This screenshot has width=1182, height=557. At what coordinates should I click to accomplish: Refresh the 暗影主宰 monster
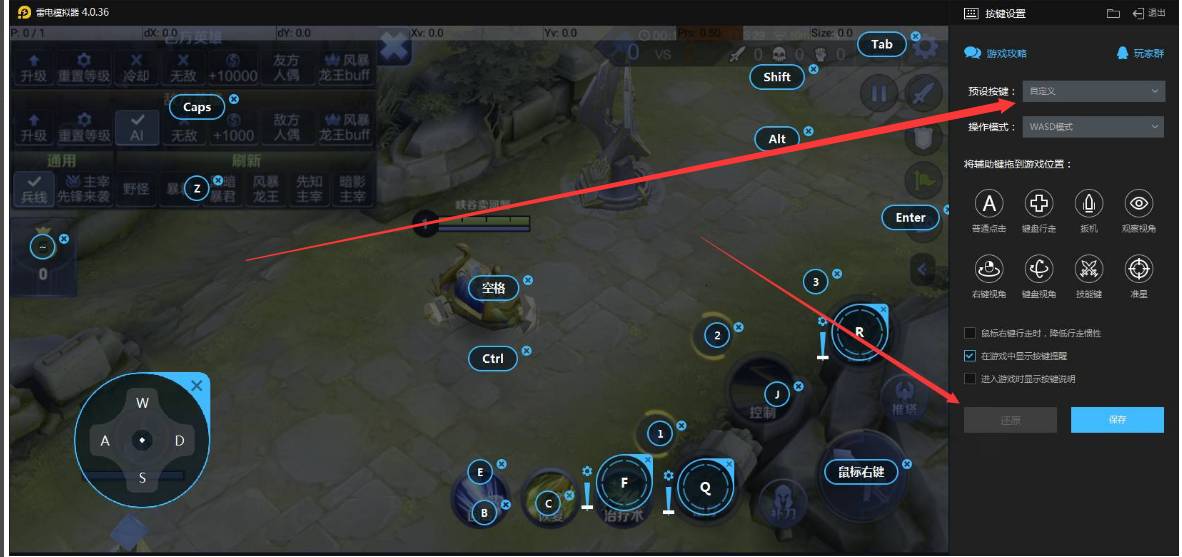tap(353, 187)
